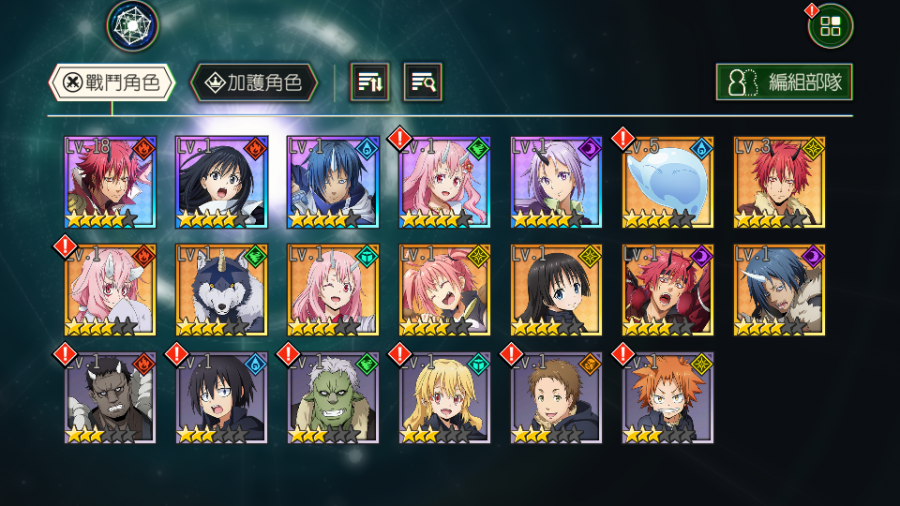Select the Lv.18 red-haired character card
This screenshot has height=506, width=900.
110,182
